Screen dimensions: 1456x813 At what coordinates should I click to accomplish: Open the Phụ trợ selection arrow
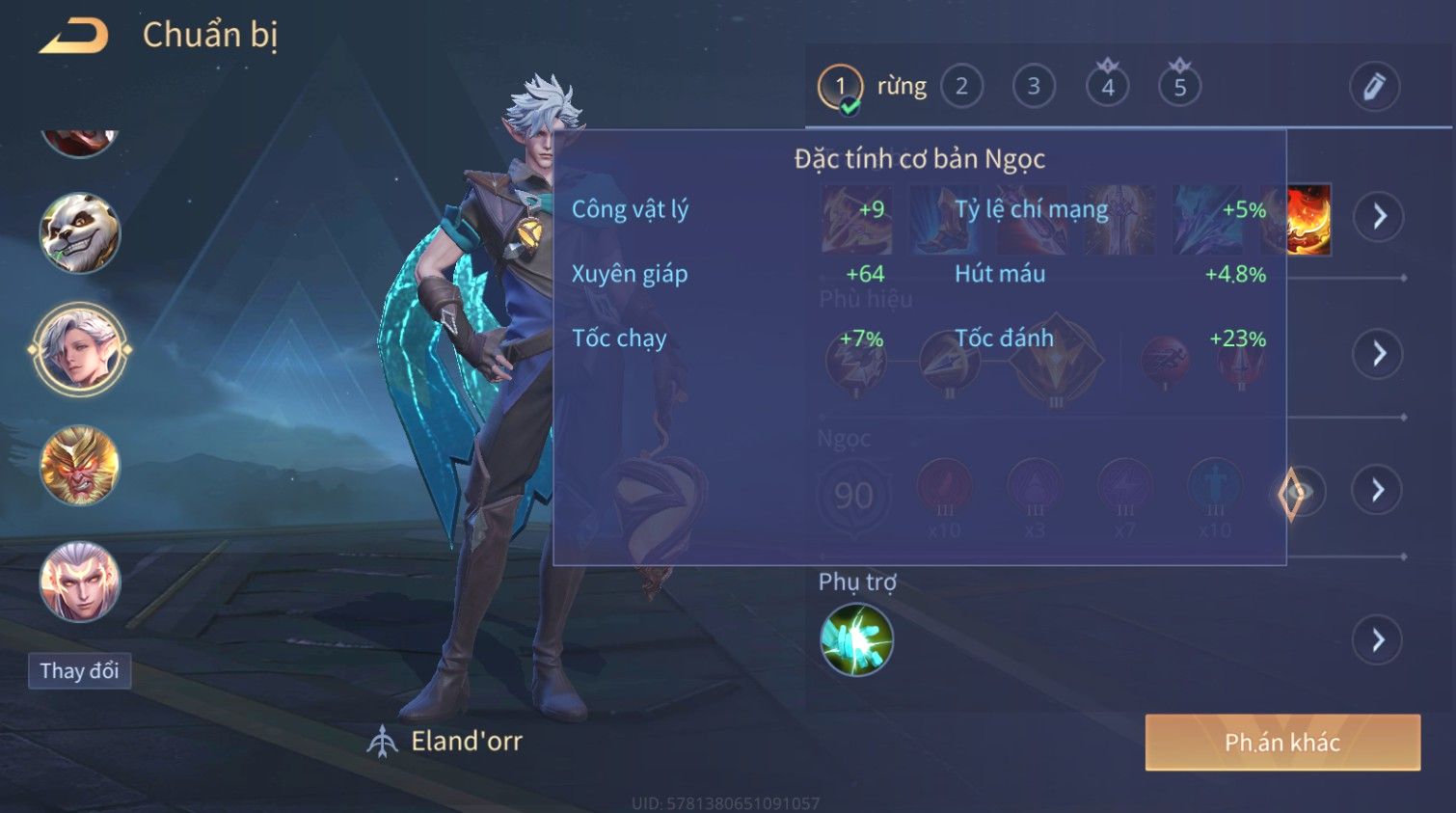click(1379, 639)
